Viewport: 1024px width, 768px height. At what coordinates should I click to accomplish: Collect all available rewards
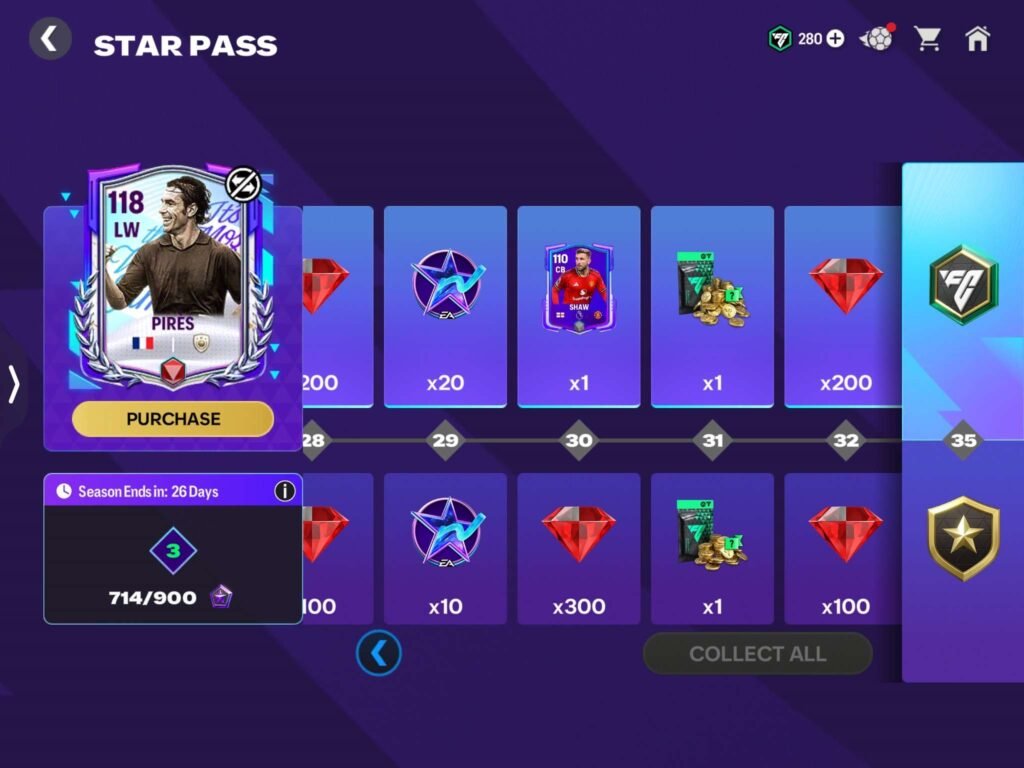pos(757,654)
